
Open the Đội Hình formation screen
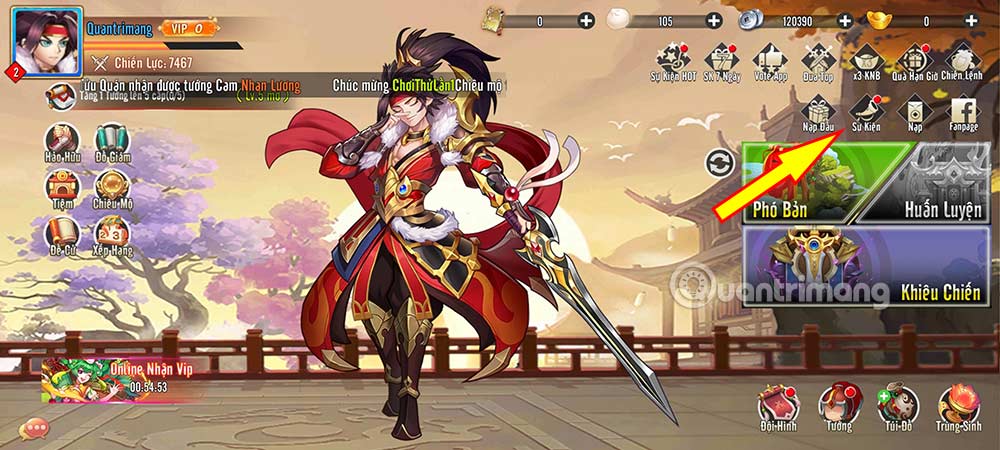click(x=780, y=406)
